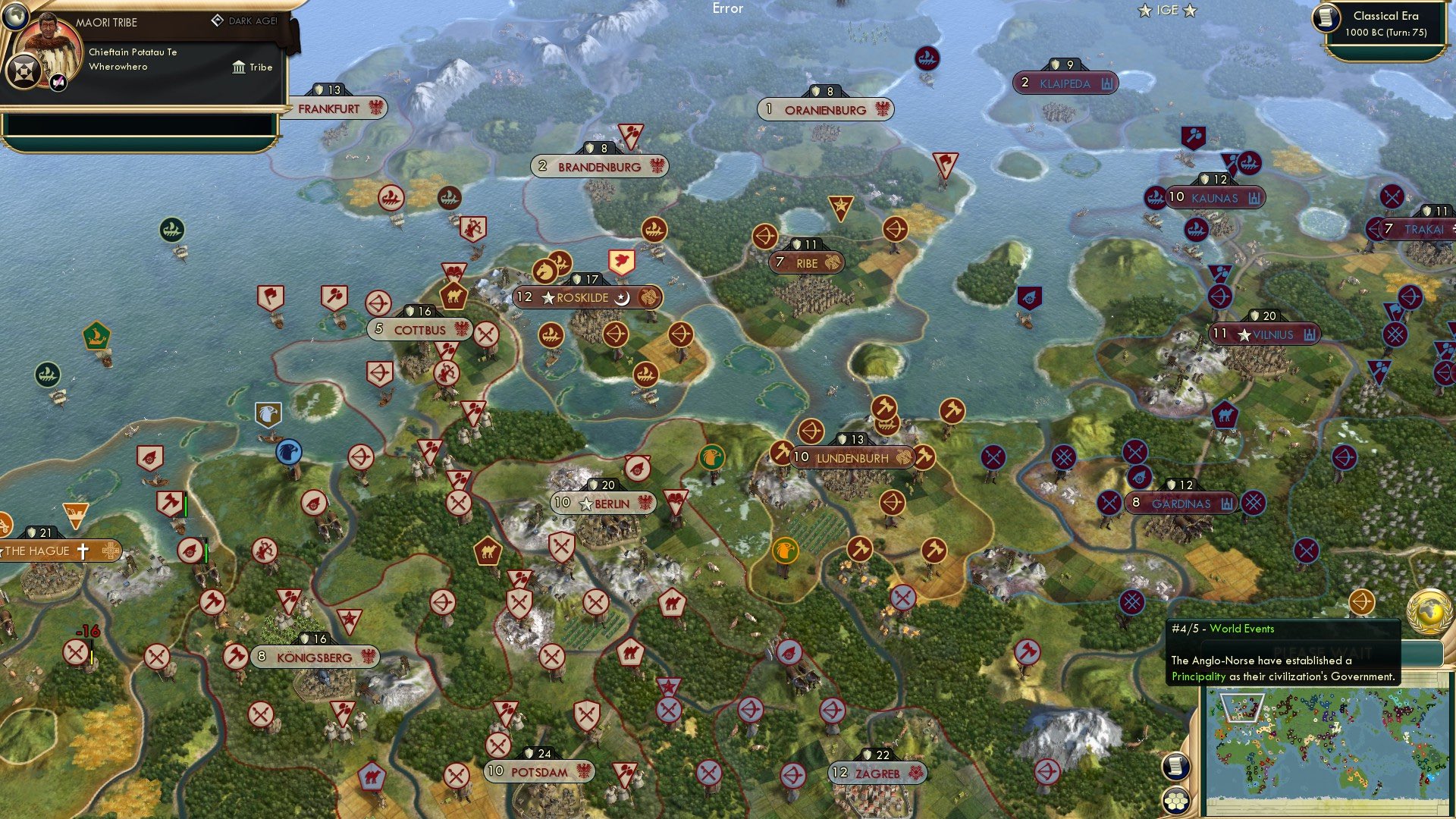Open the Tribe government icon in the civ panel
Viewport: 1456px width, 819px height.
pos(239,67)
